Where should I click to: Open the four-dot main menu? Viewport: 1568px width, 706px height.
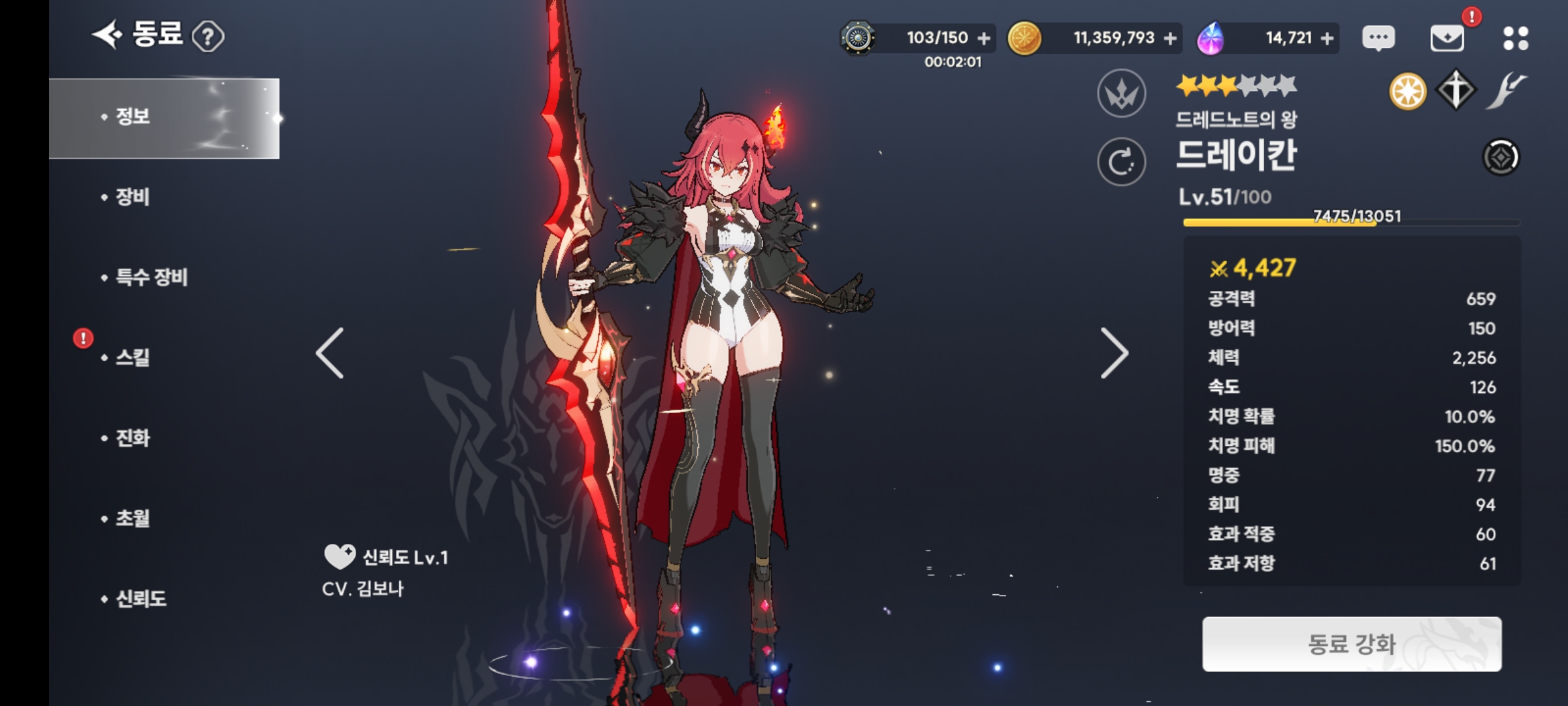pyautogui.click(x=1515, y=38)
